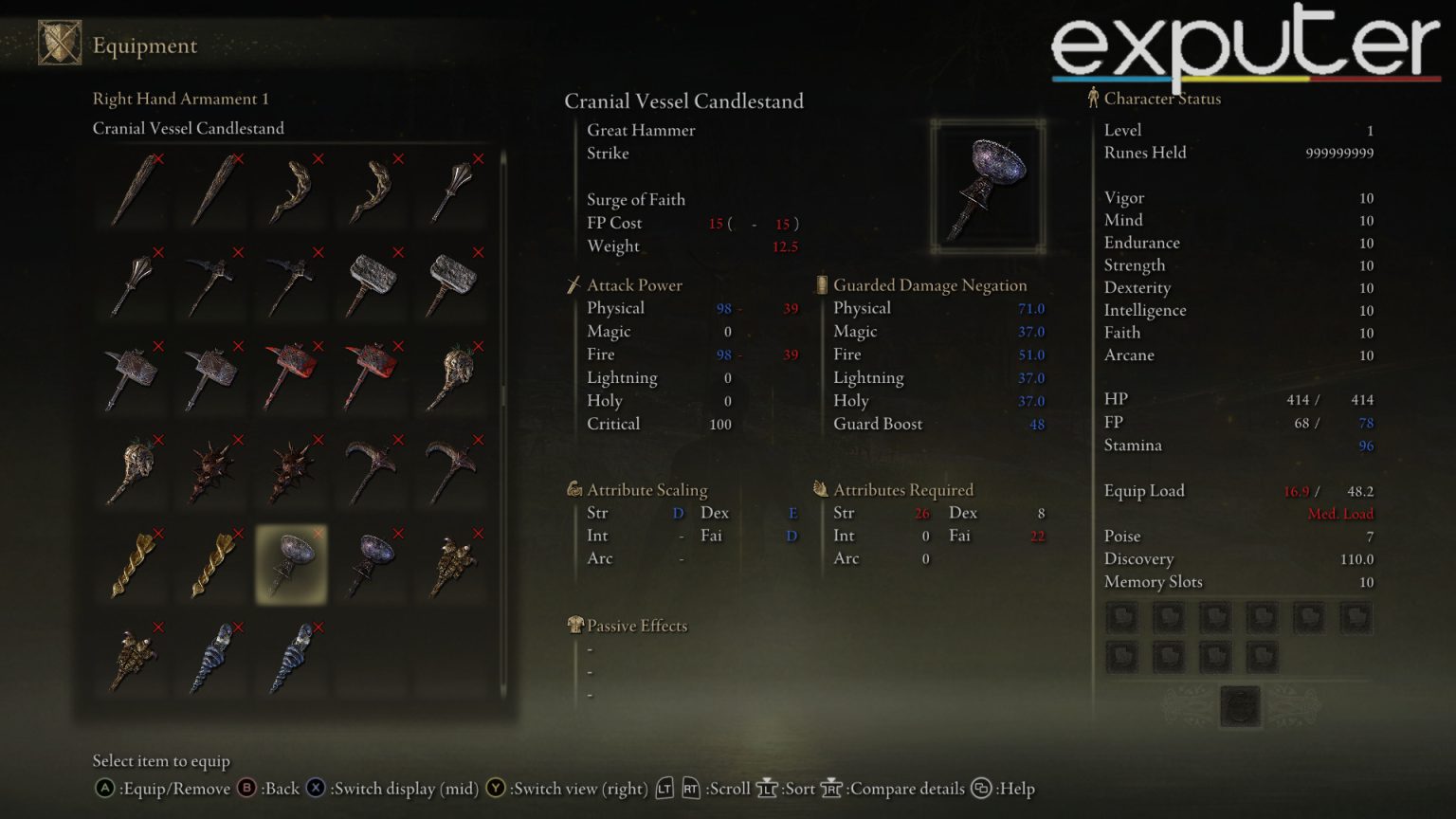1456x819 pixels.
Task: Click the Character Status helmet icon
Action: tap(1092, 97)
